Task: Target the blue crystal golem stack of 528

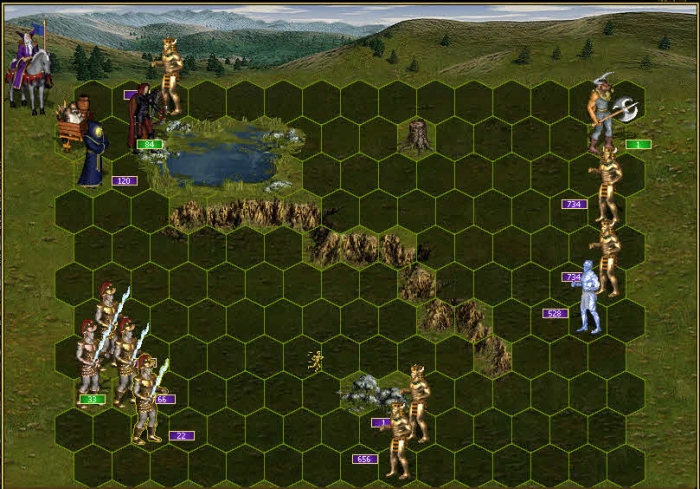Action: [590, 296]
